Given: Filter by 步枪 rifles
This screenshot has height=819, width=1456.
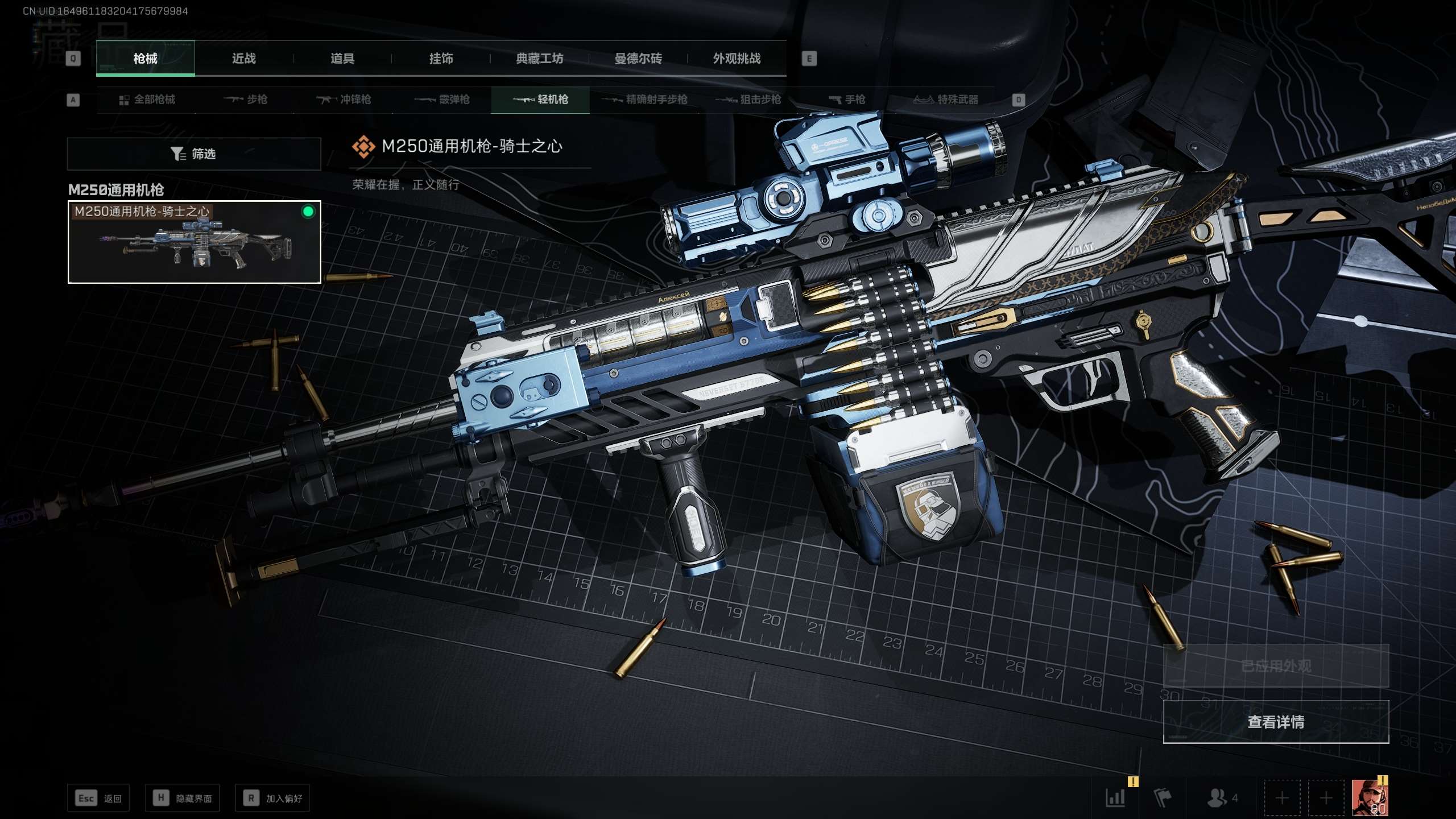Looking at the screenshot, I should pos(246,100).
